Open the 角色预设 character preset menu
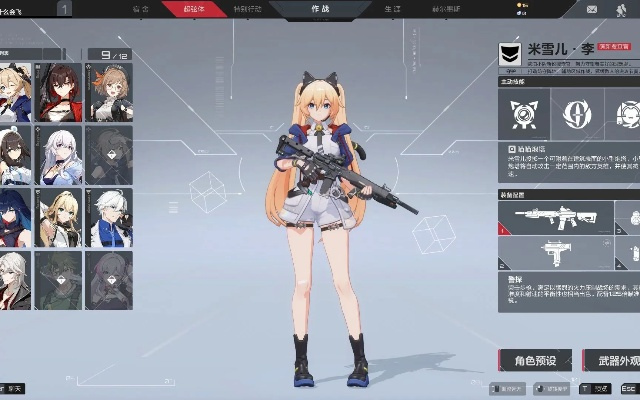640x400 pixels. [x=536, y=360]
